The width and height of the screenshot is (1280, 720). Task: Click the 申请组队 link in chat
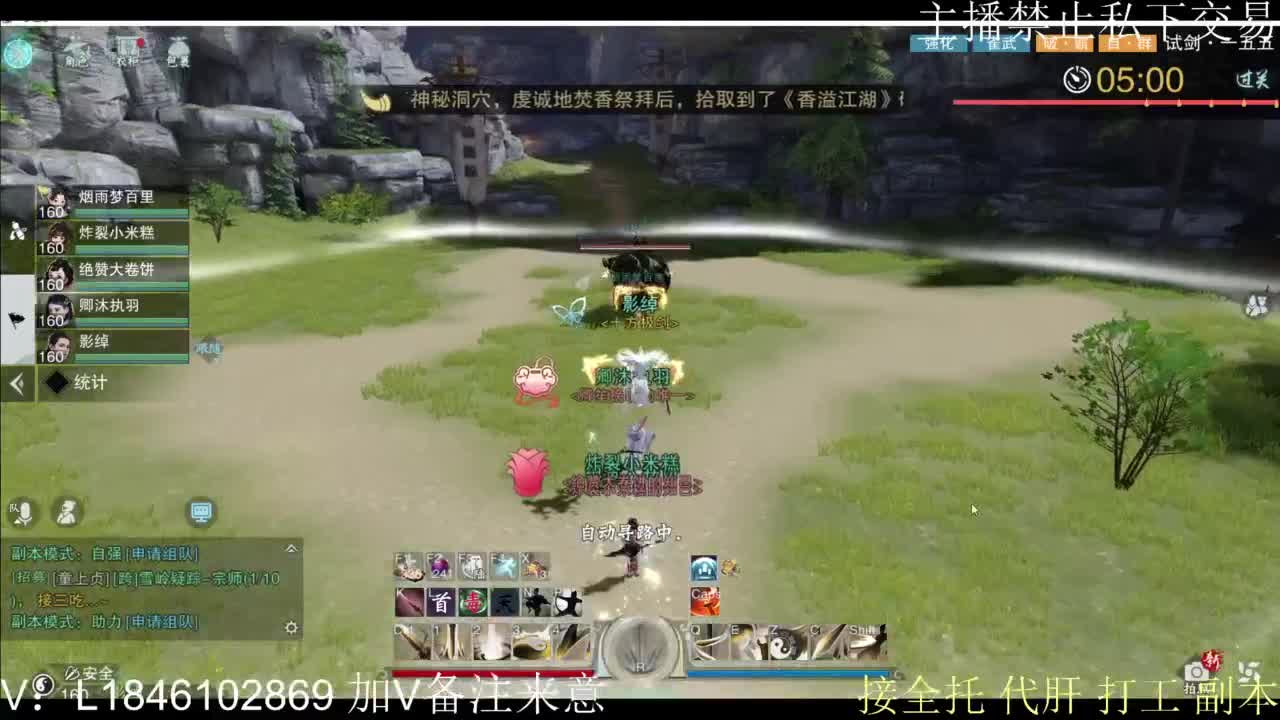pos(162,553)
